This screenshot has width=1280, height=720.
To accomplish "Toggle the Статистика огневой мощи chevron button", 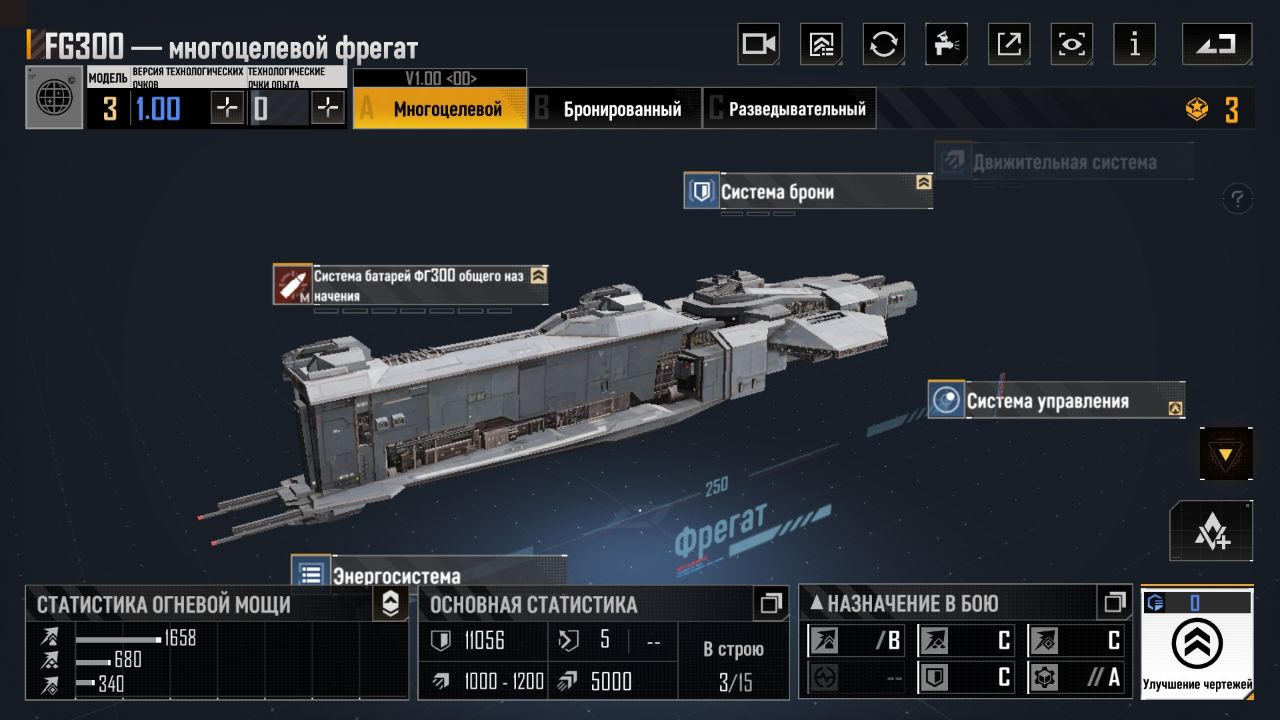I will pyautogui.click(x=390, y=603).
